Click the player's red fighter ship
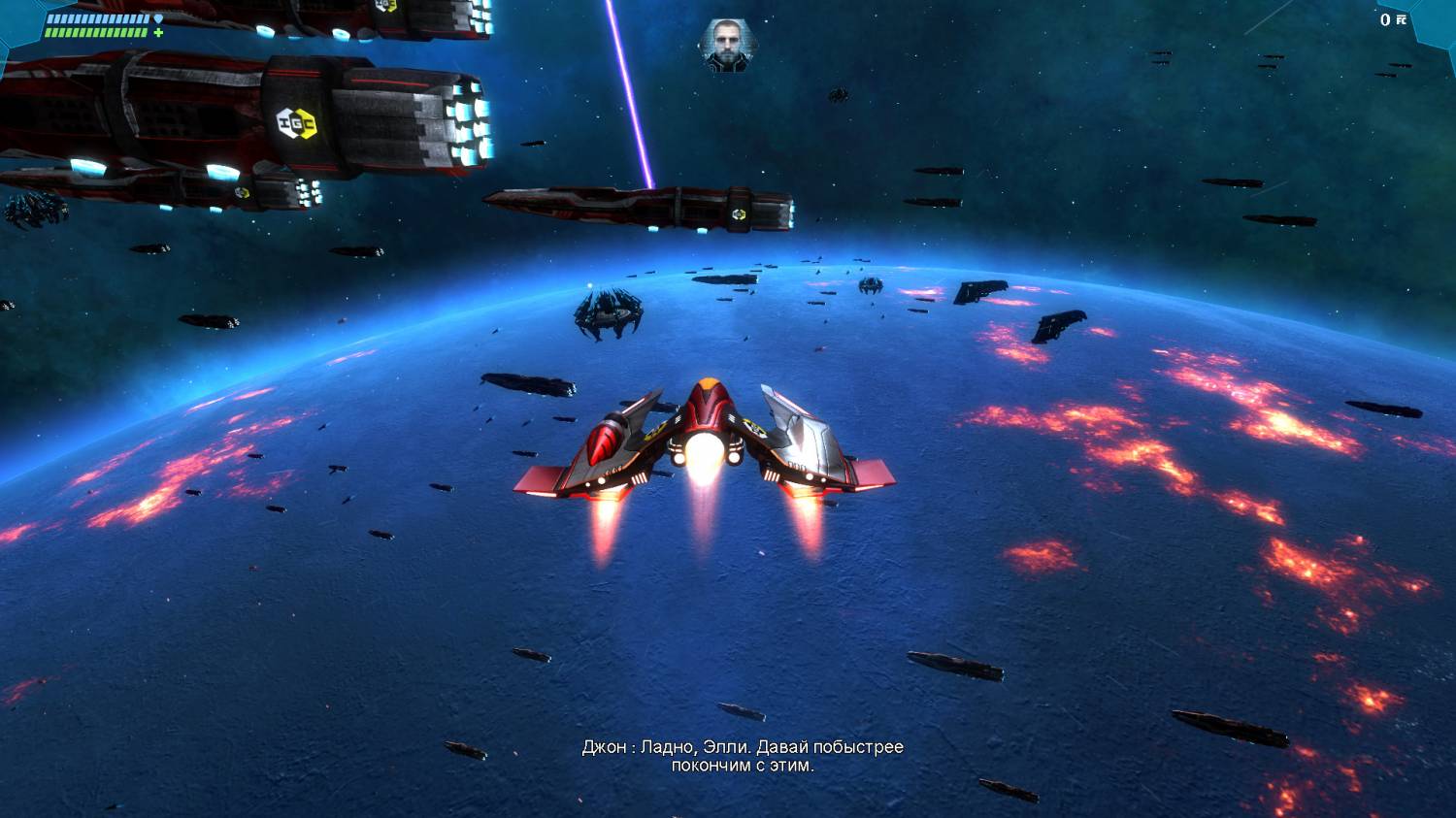The height and width of the screenshot is (818, 1456). [707, 437]
